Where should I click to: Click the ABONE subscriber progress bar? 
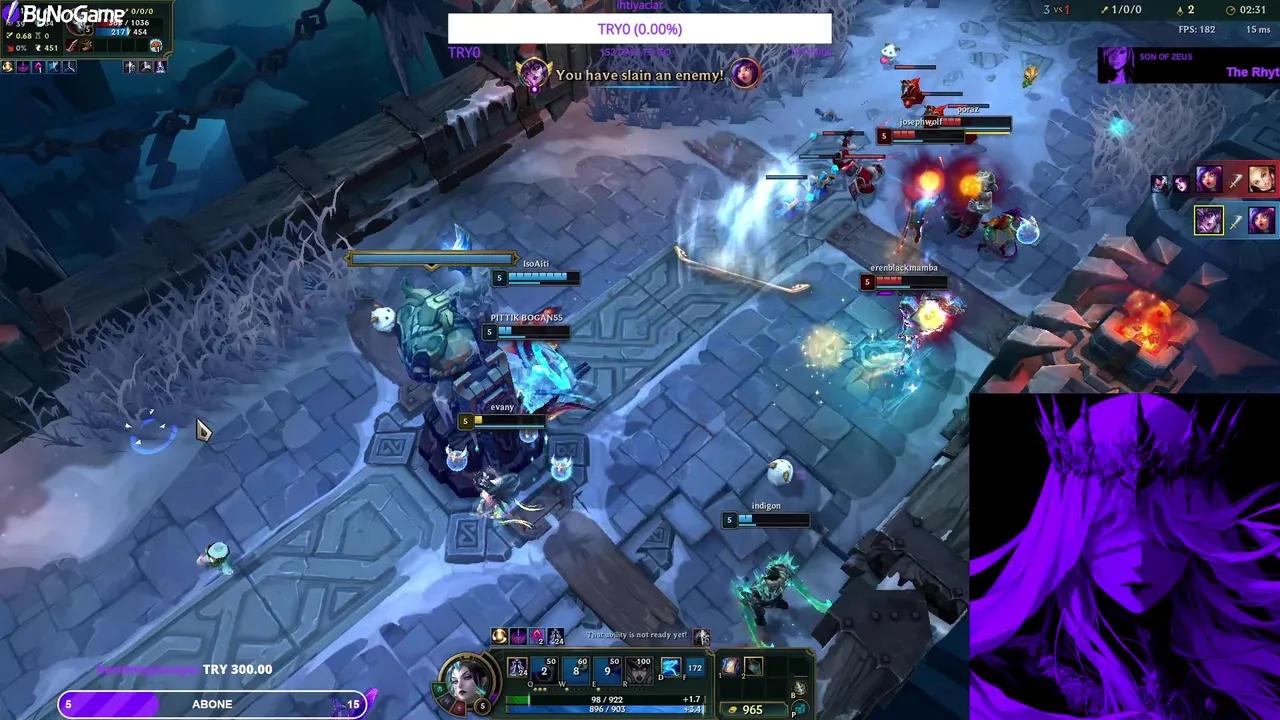click(212, 704)
